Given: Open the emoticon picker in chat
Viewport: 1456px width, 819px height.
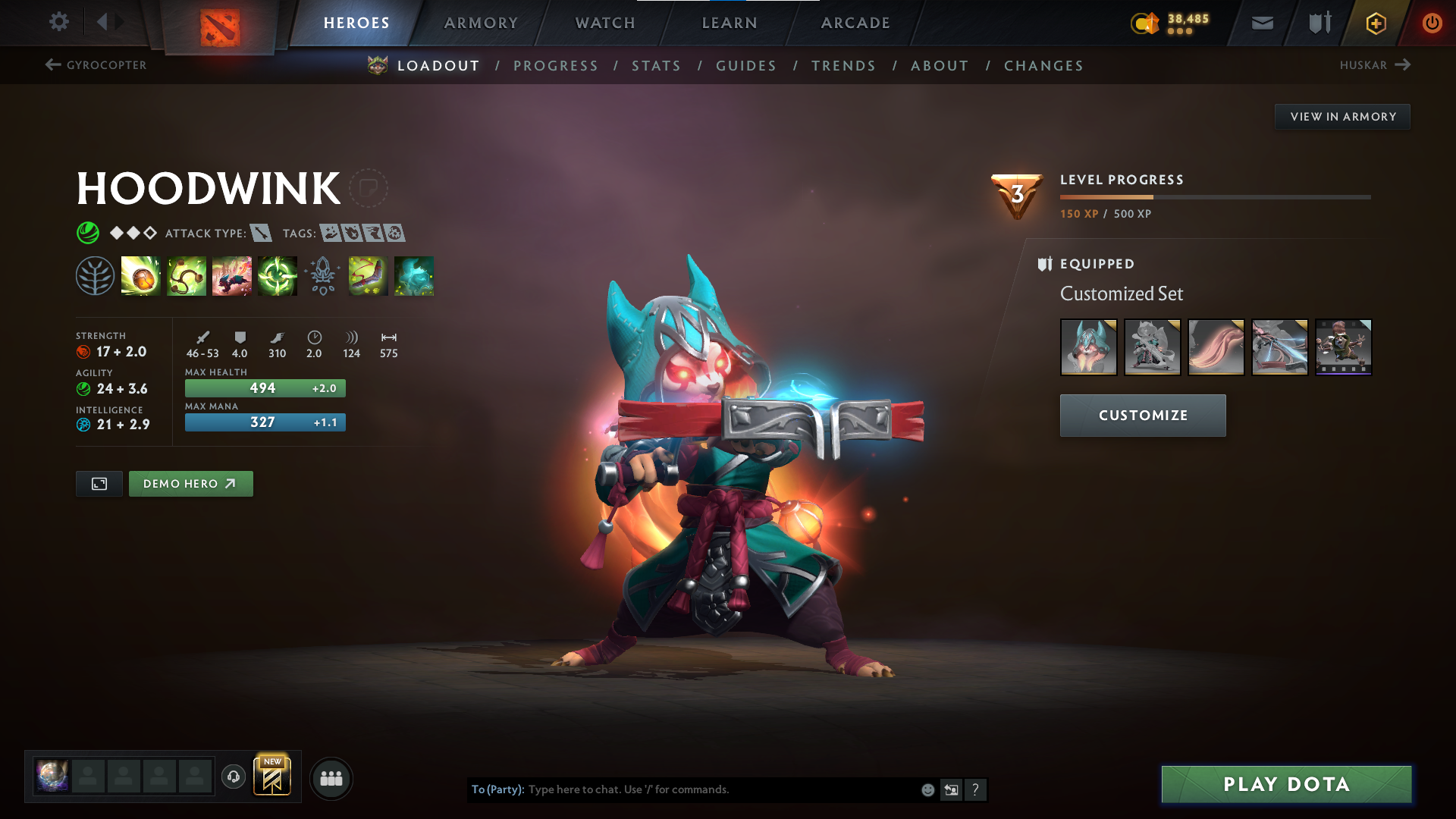Looking at the screenshot, I should pos(927,789).
